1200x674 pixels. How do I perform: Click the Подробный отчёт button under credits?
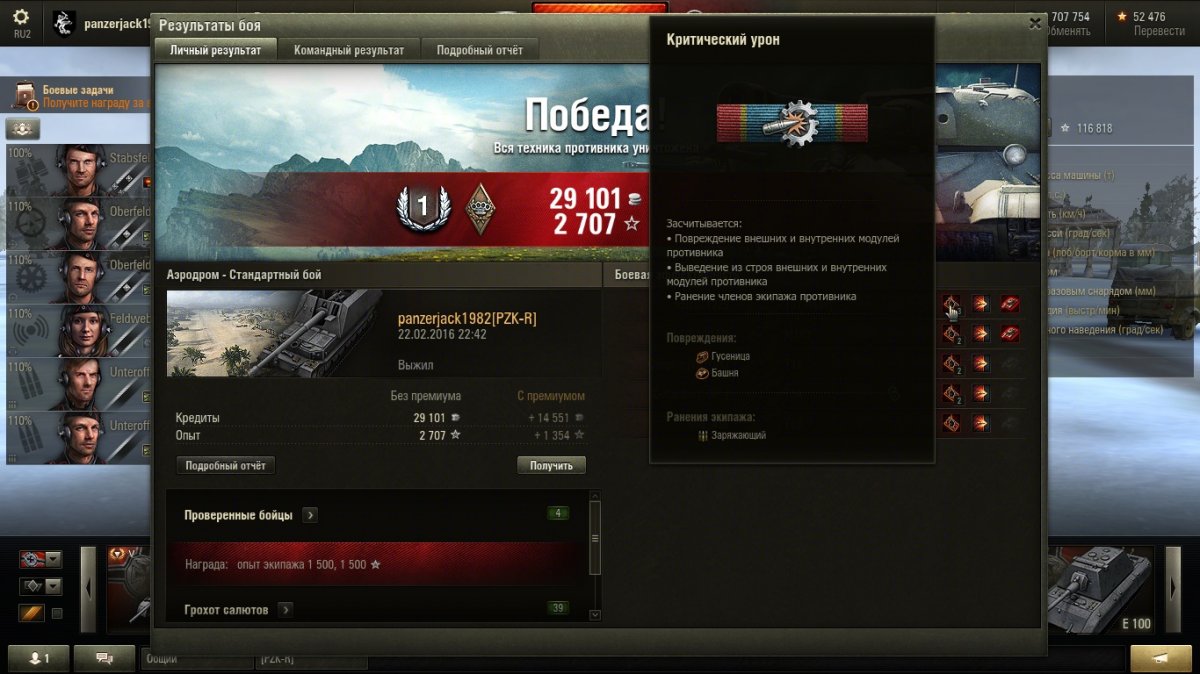225,465
